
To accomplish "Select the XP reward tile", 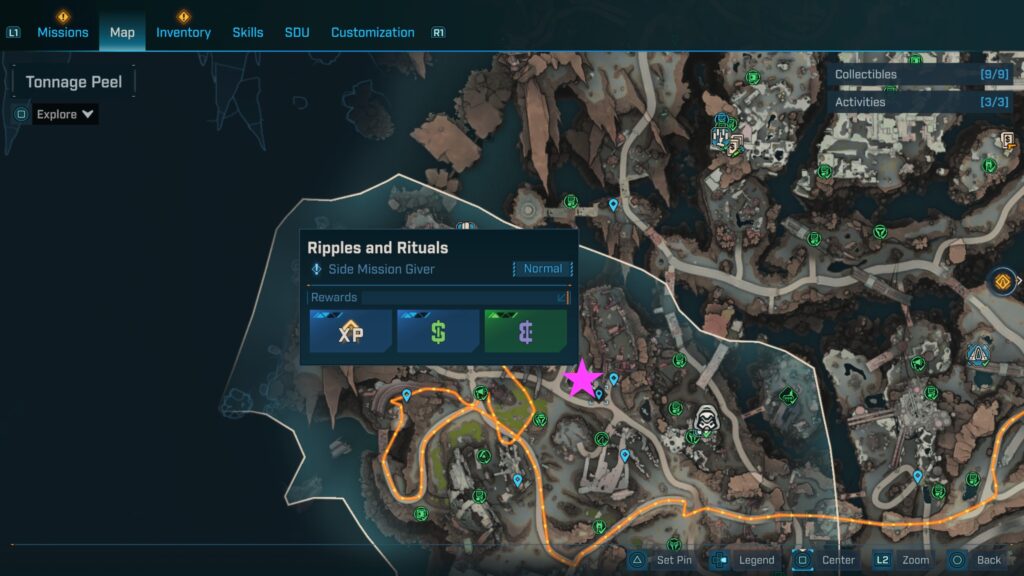I will point(350,331).
